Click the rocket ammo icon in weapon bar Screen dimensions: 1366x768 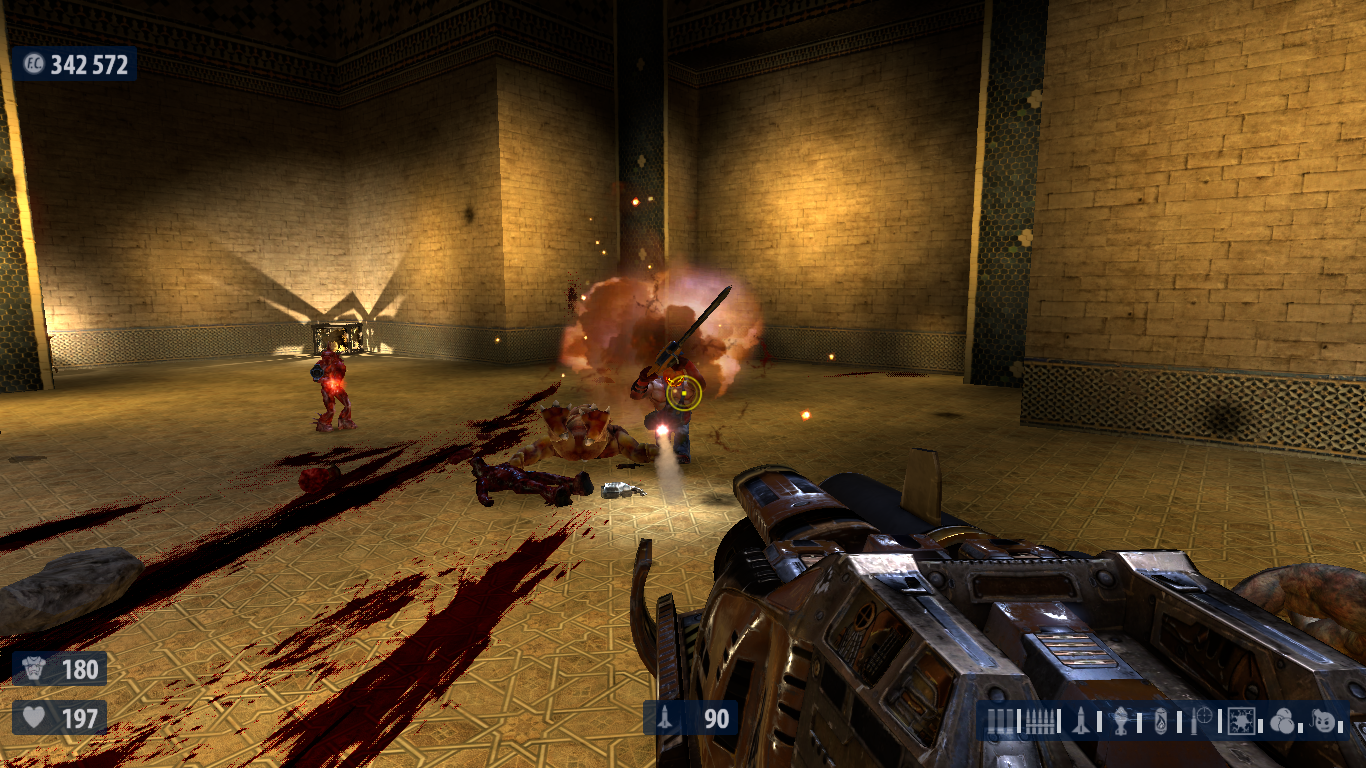[x=1081, y=720]
